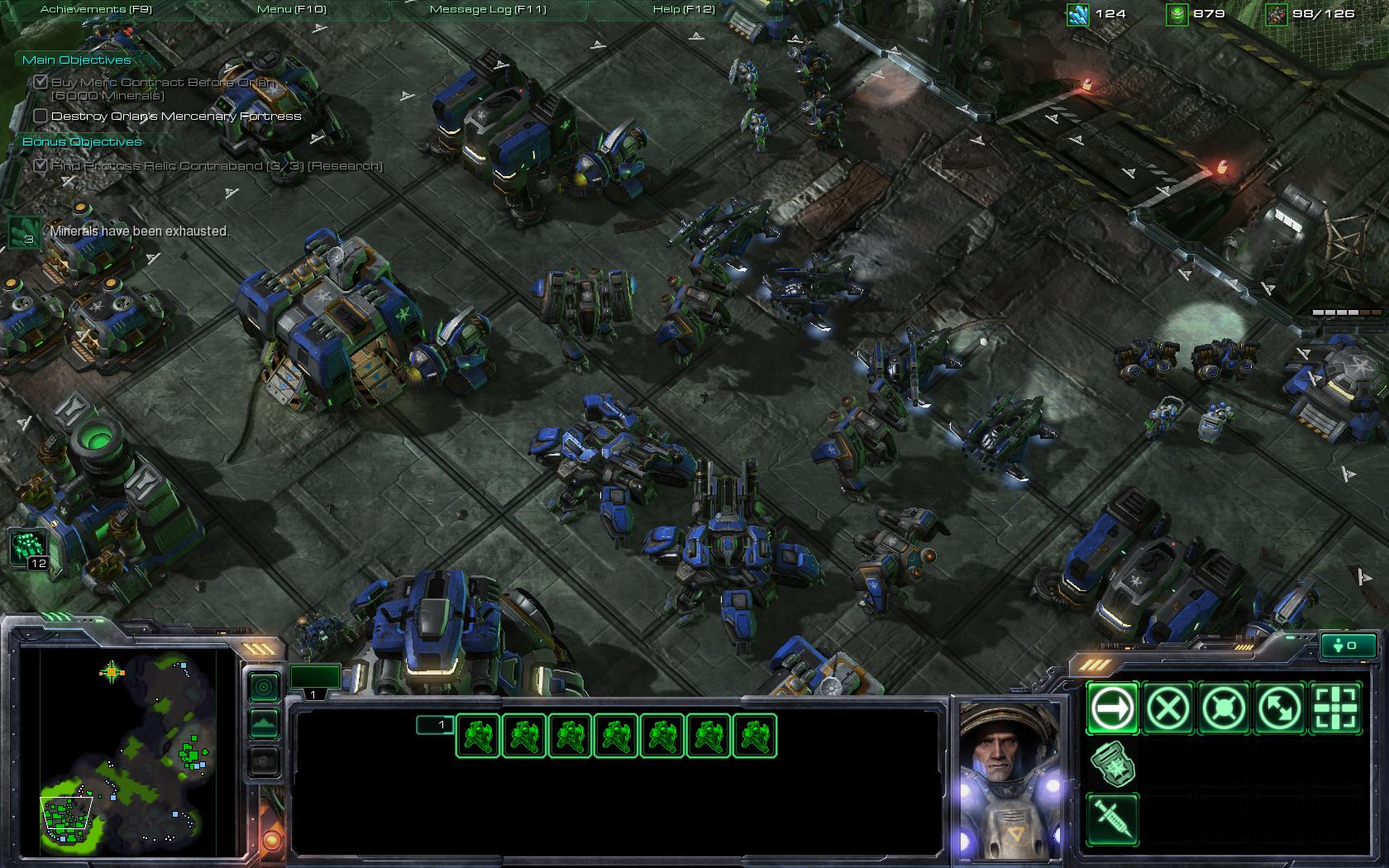
Task: Issue the Stop command
Action: click(x=1167, y=708)
